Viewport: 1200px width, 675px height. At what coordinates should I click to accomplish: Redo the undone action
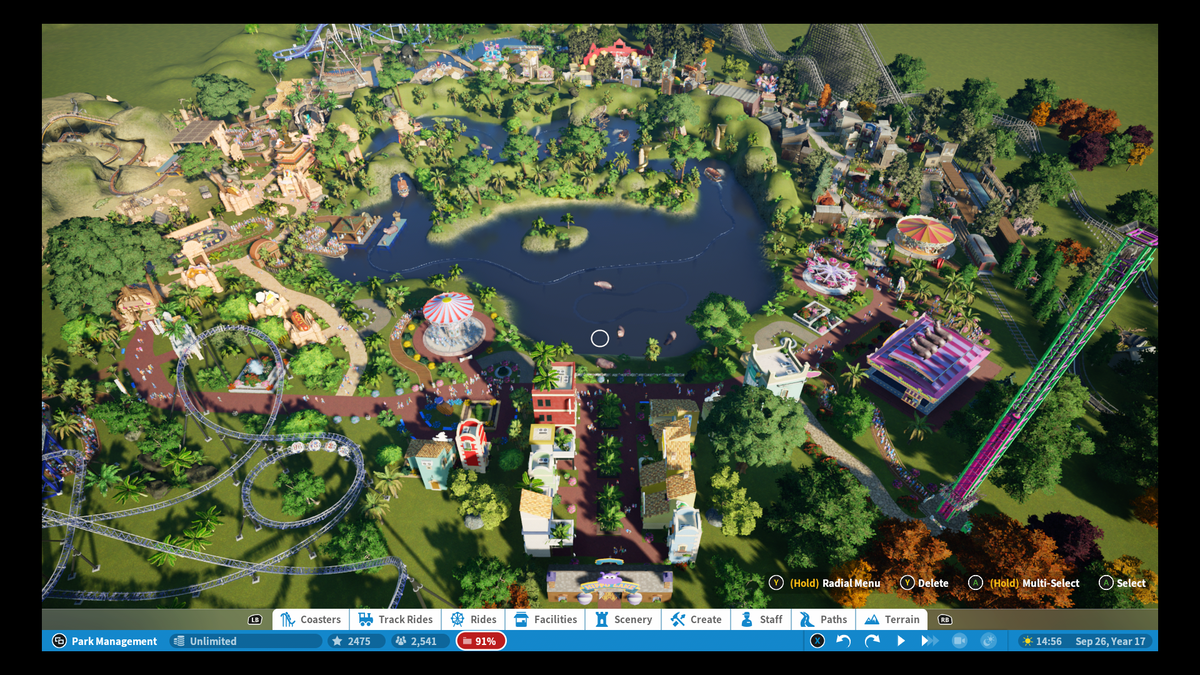click(x=872, y=641)
